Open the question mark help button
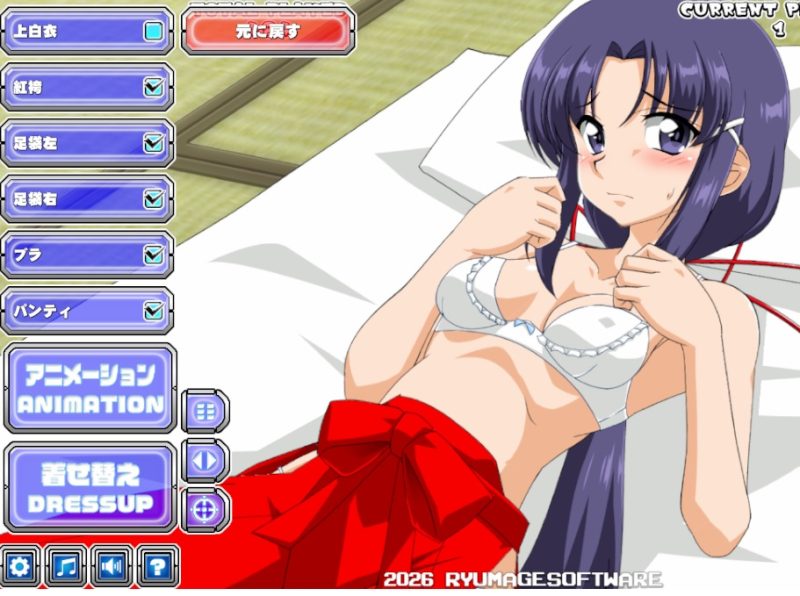Viewport: 800px width, 596px height. (157, 568)
